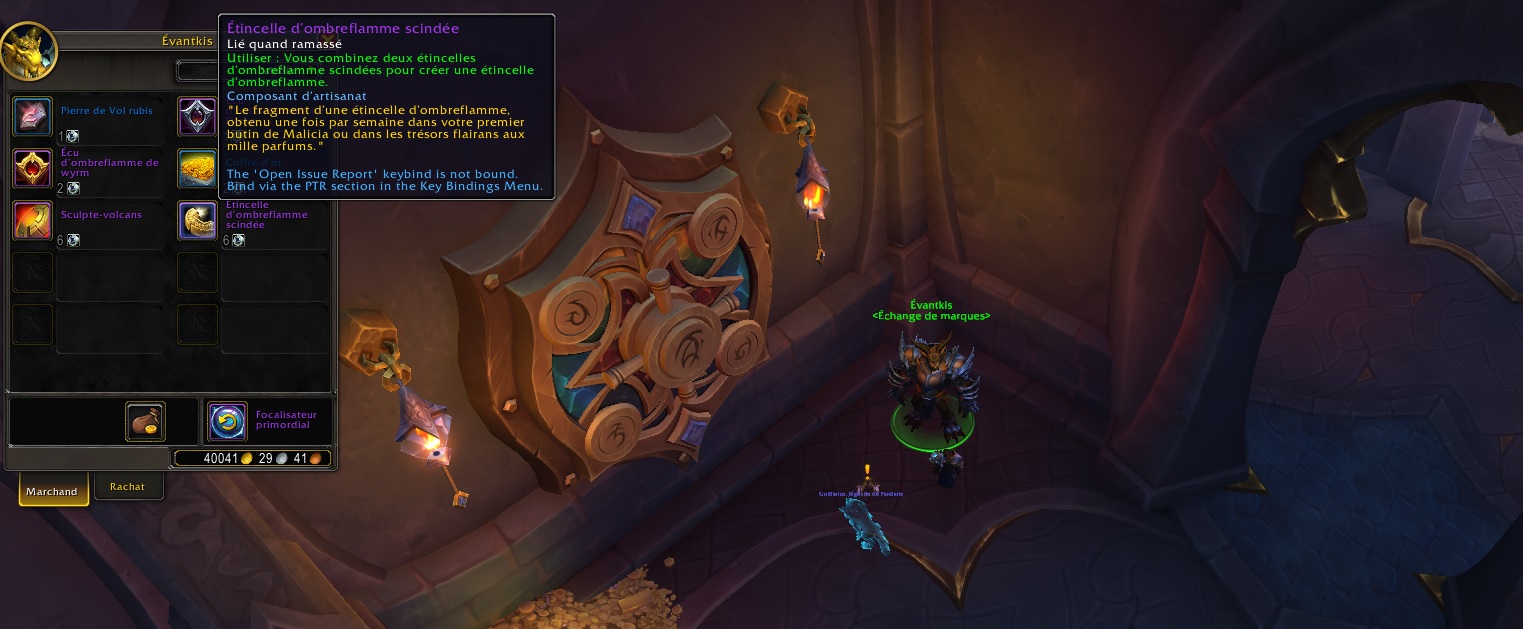Screen dimensions: 1523x629
Task: Buy the Pierre de Vol rubis item
Action: [x=32, y=116]
